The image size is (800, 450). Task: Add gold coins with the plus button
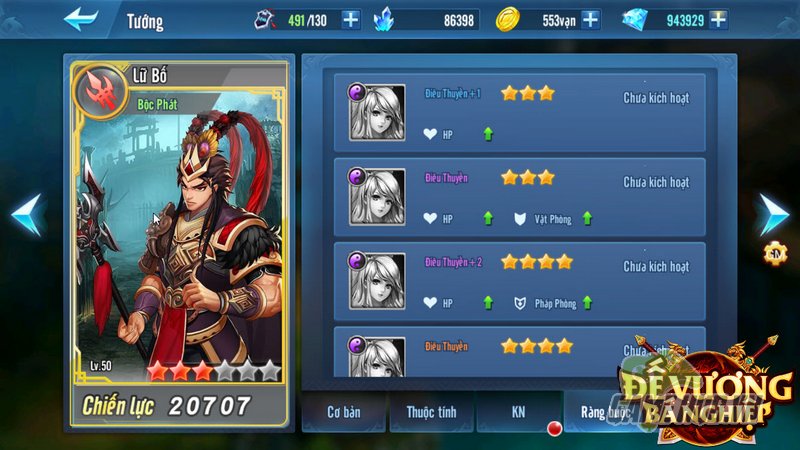click(590, 19)
